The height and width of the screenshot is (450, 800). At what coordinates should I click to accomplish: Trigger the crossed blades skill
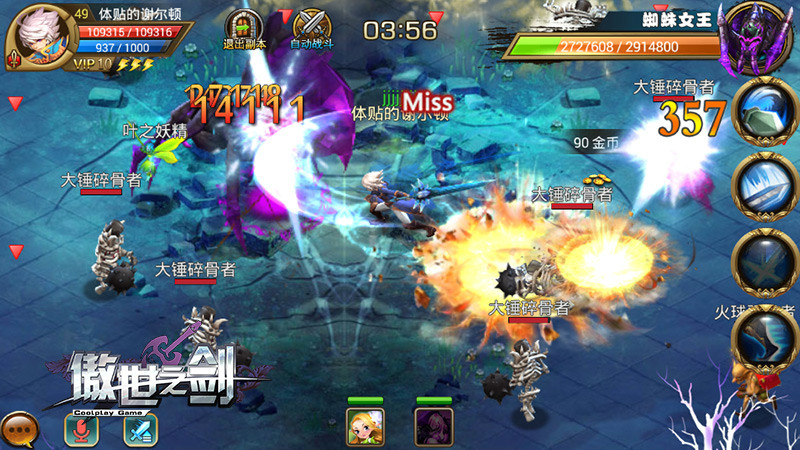[765, 262]
